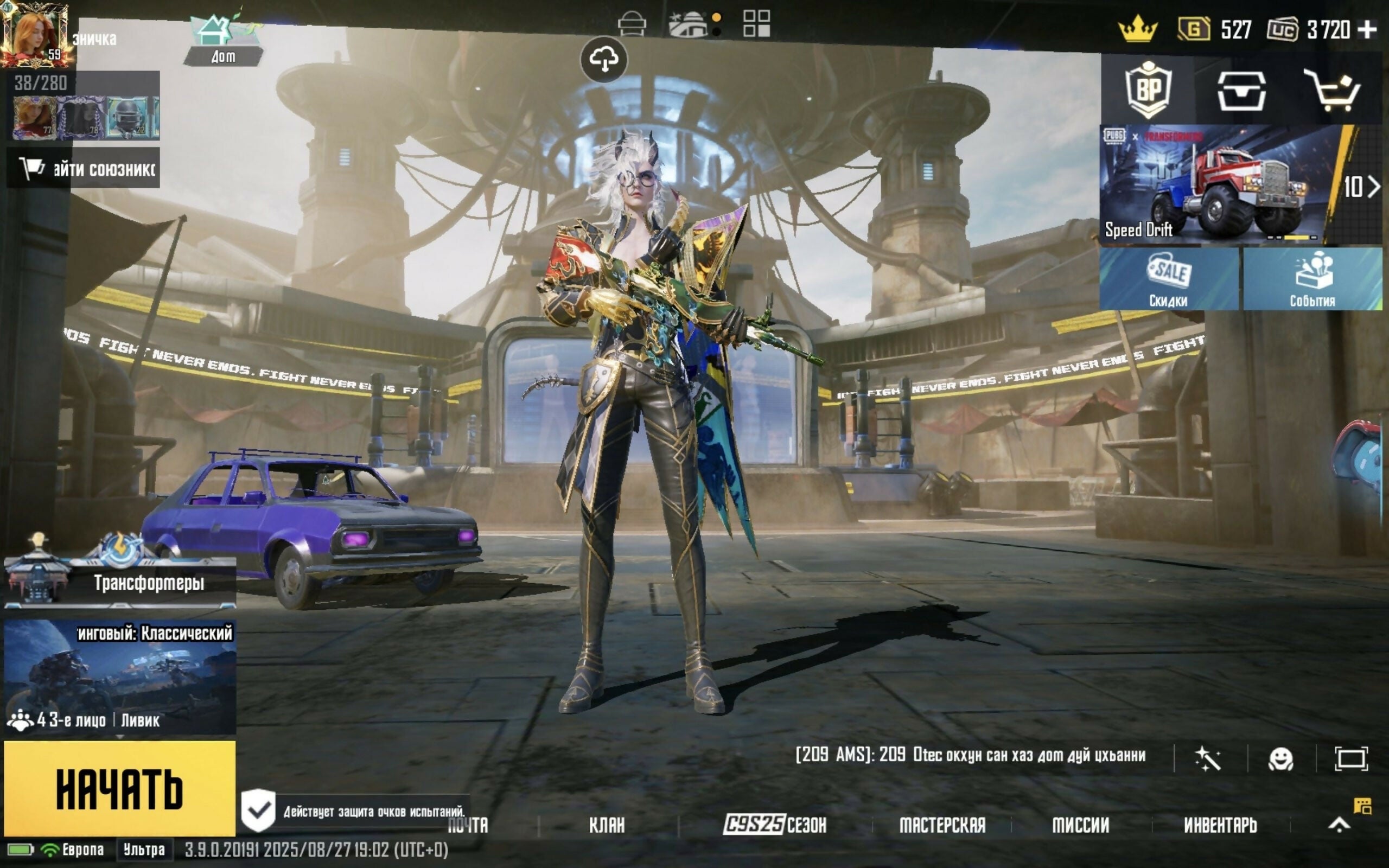Open the Скидки sale offers
This screenshot has width=1389, height=868.
pos(1169,279)
